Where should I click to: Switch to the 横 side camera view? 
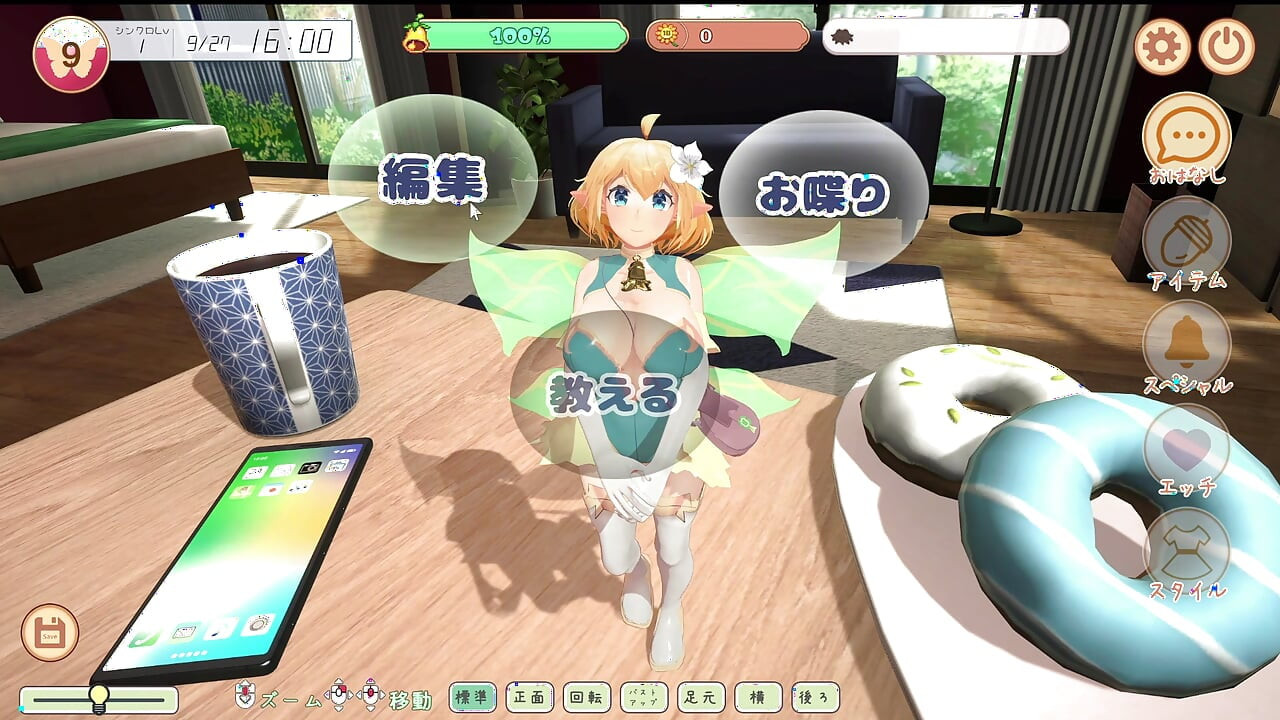758,697
